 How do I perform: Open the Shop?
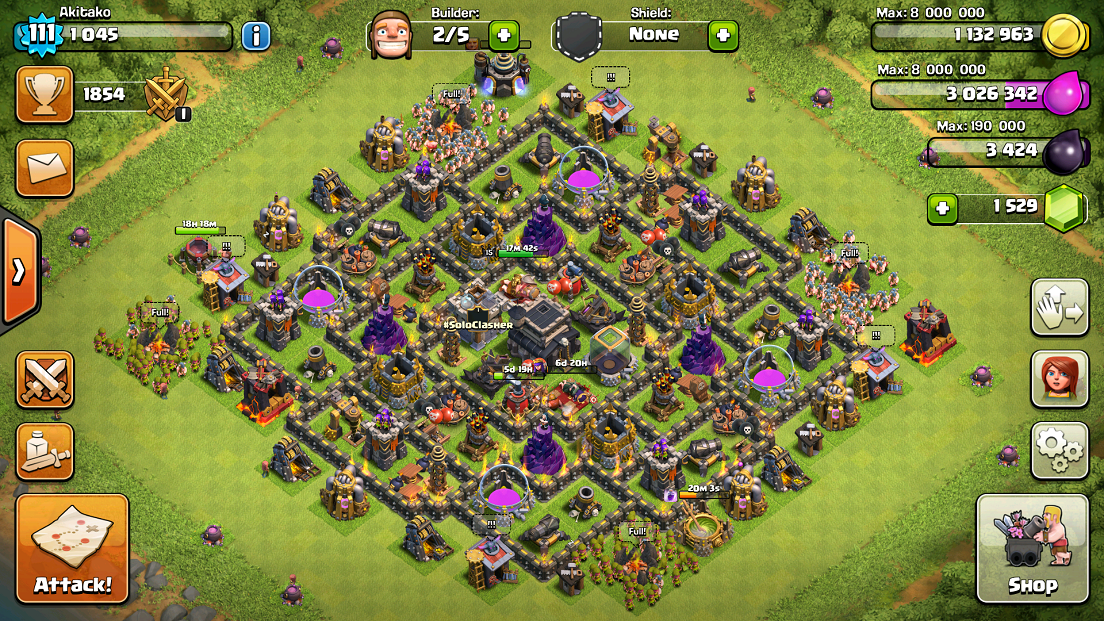(x=1033, y=548)
